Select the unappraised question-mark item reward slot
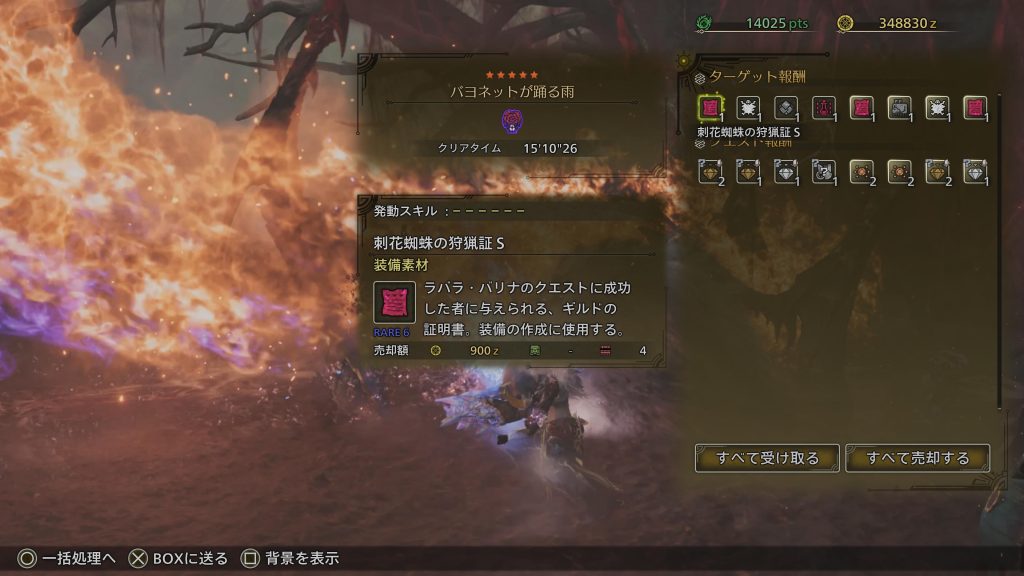This screenshot has width=1024, height=576. (825, 172)
